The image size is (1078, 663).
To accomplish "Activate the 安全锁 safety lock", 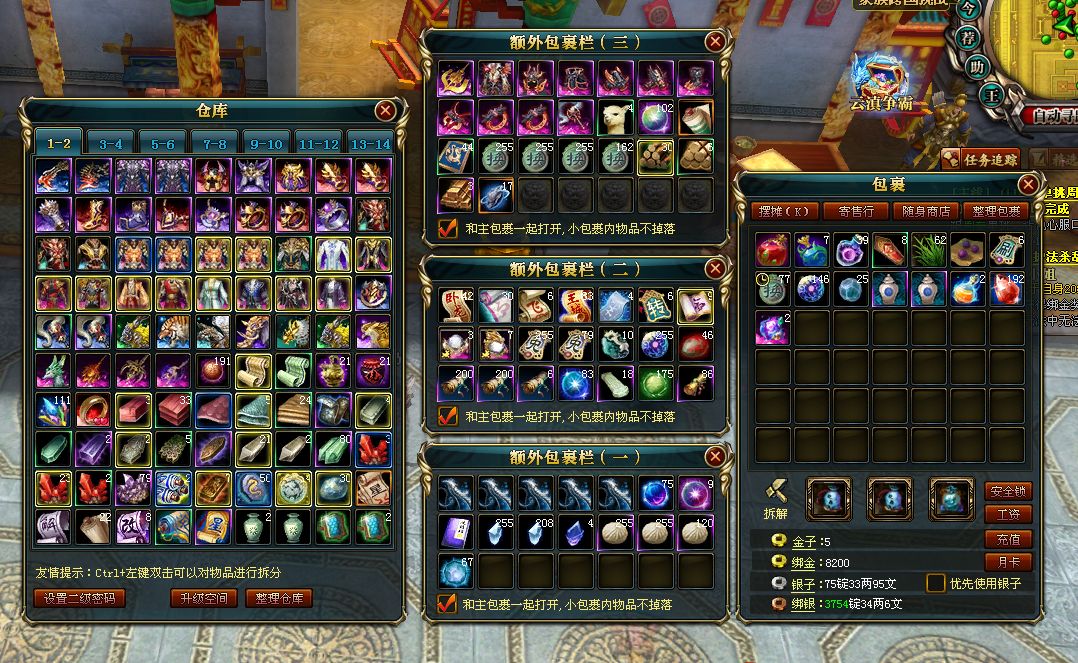I will tap(1008, 491).
